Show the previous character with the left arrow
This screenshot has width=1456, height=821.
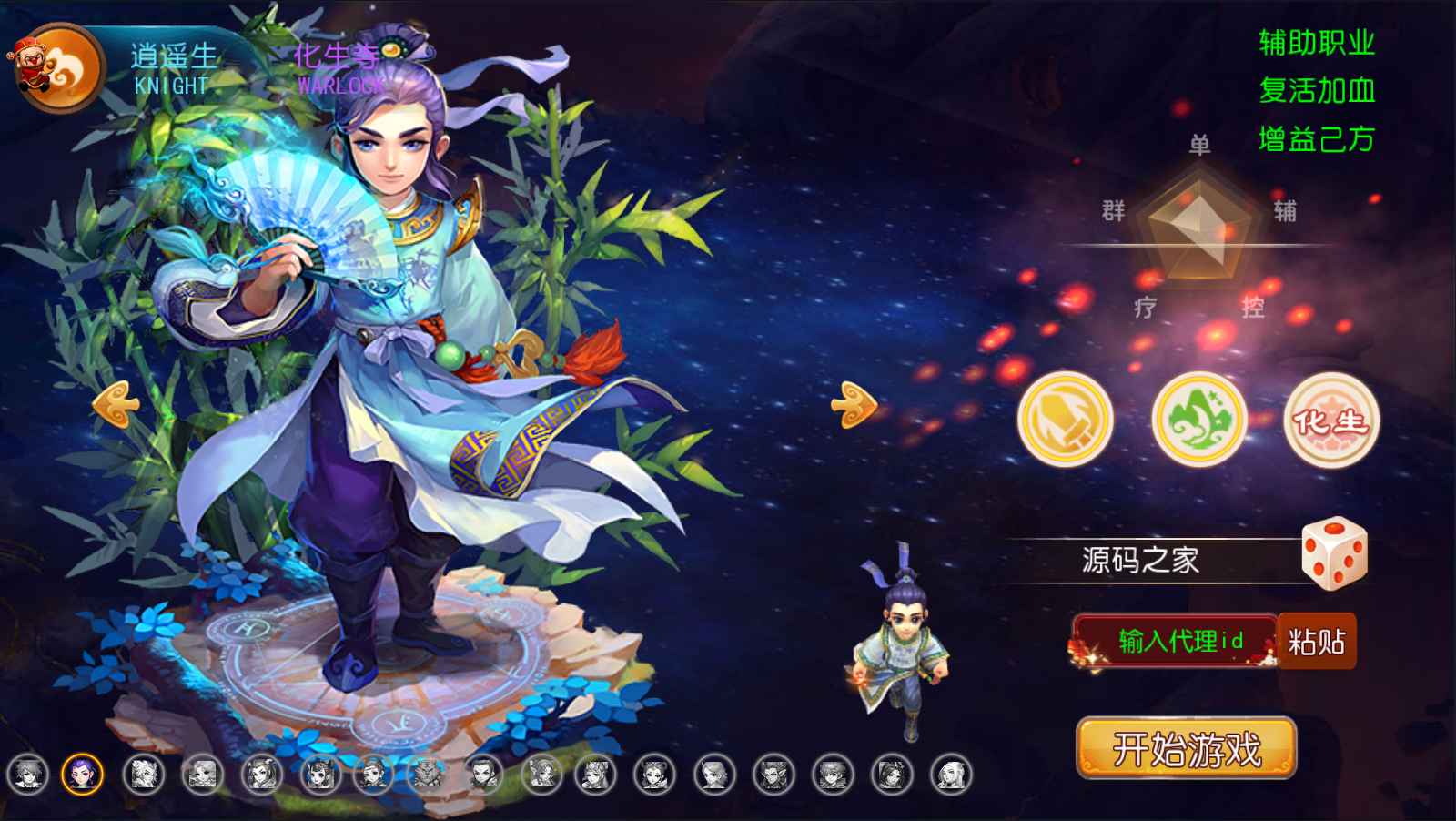coord(116,403)
